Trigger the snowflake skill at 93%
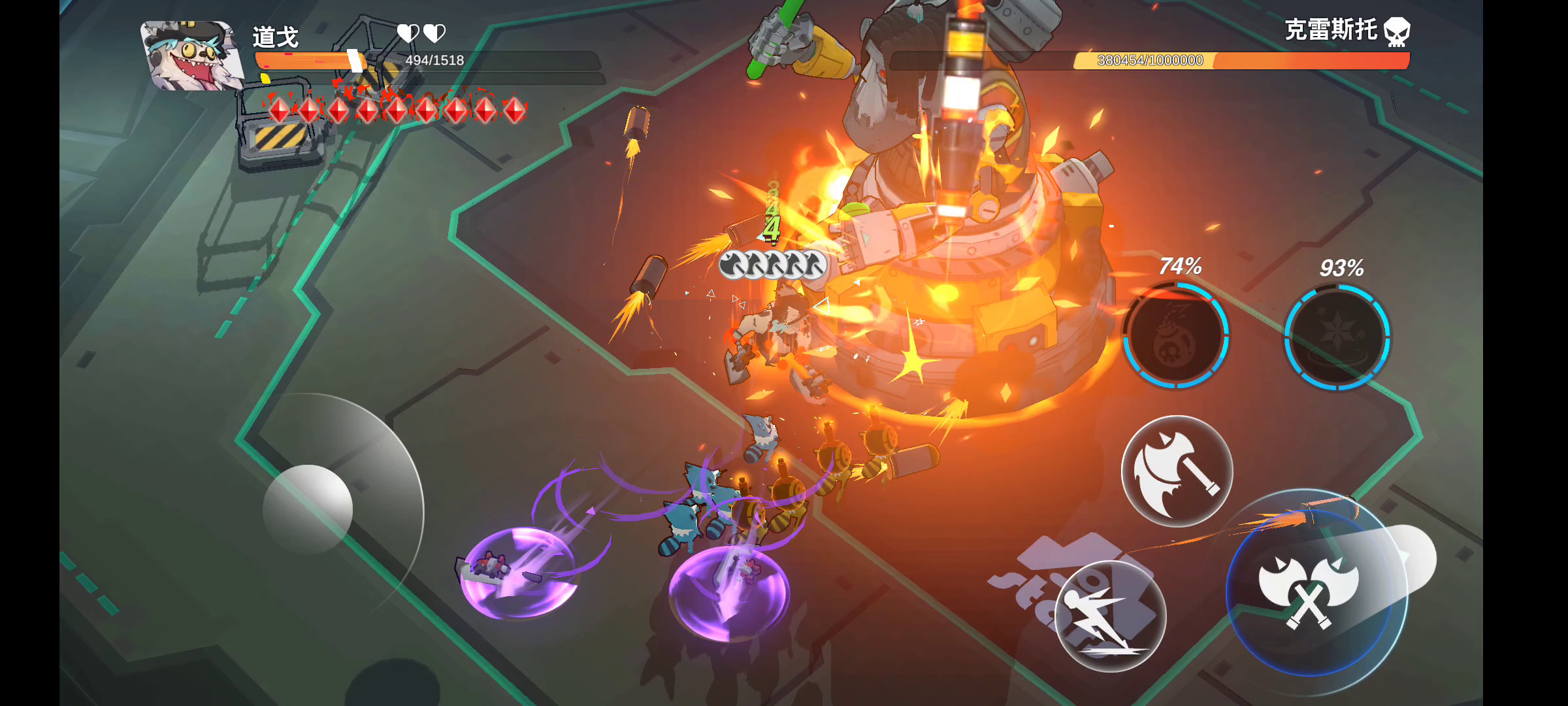 tap(1337, 337)
